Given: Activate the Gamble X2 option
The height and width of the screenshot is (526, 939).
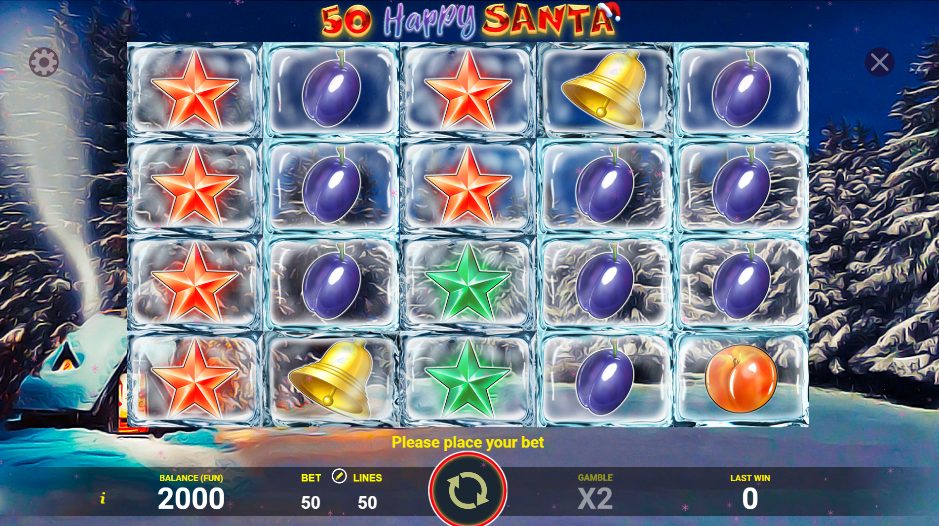Looking at the screenshot, I should (x=595, y=497).
